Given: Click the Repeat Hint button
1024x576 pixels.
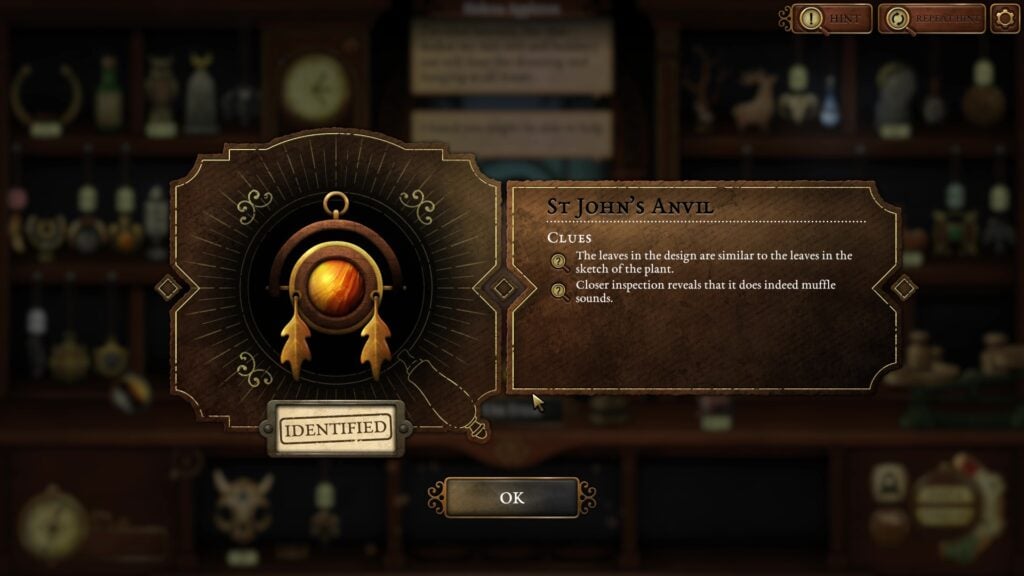Looking at the screenshot, I should [x=931, y=18].
